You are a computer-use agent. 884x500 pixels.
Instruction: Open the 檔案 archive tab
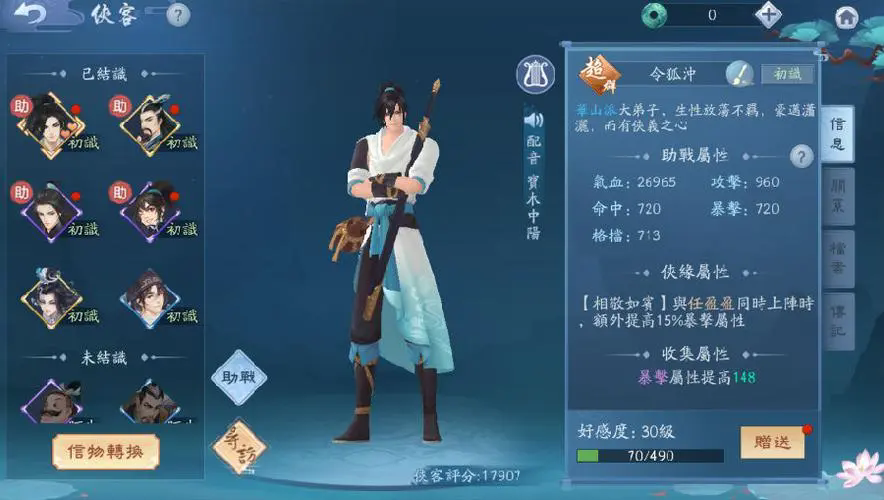click(x=838, y=257)
